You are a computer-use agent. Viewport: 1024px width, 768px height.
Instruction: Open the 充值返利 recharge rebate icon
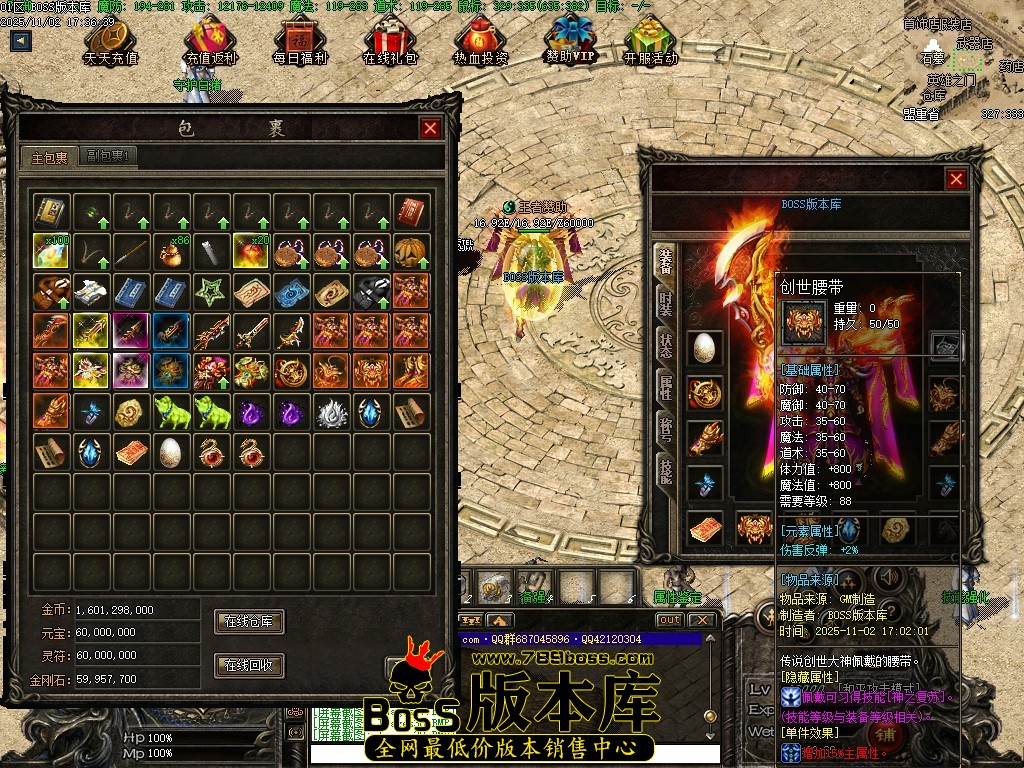211,42
